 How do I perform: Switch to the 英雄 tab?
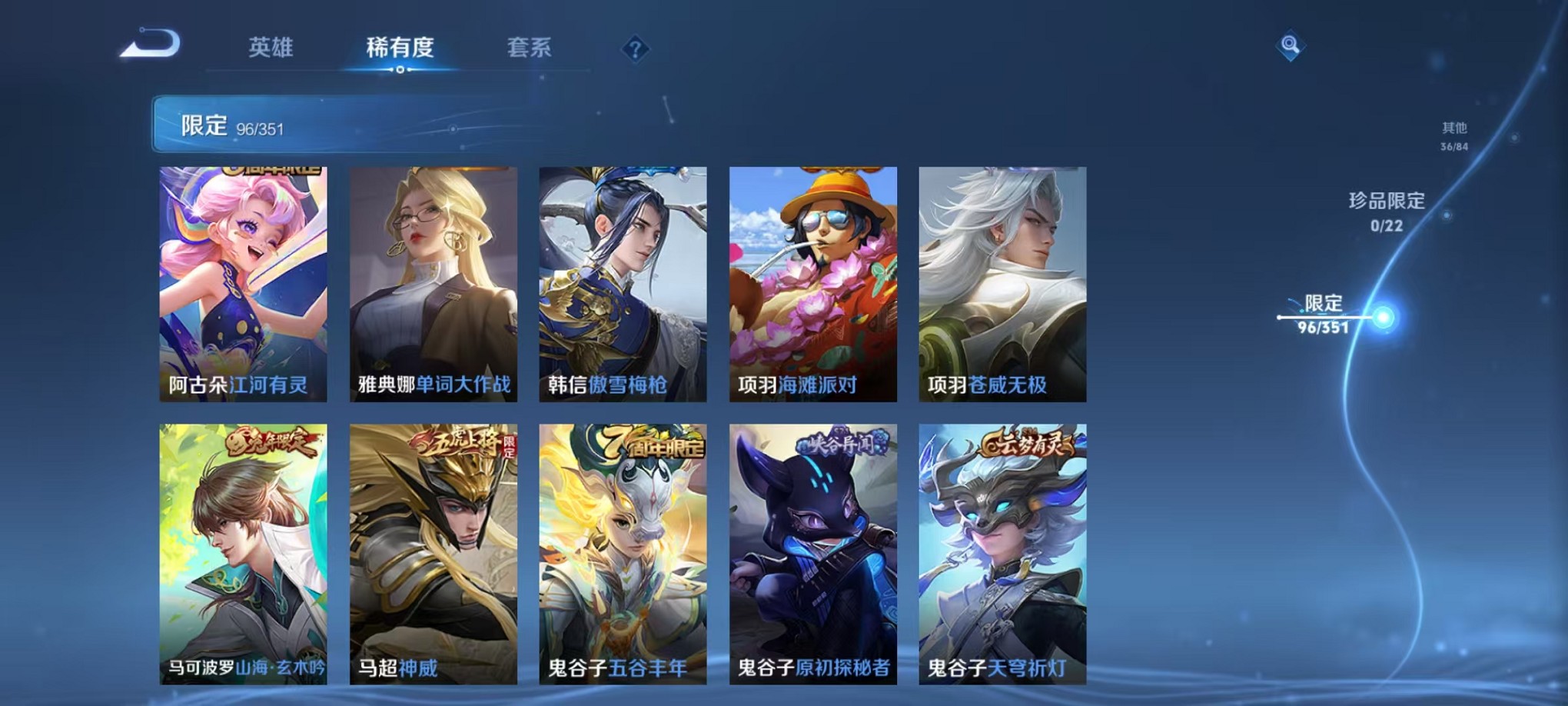273,46
